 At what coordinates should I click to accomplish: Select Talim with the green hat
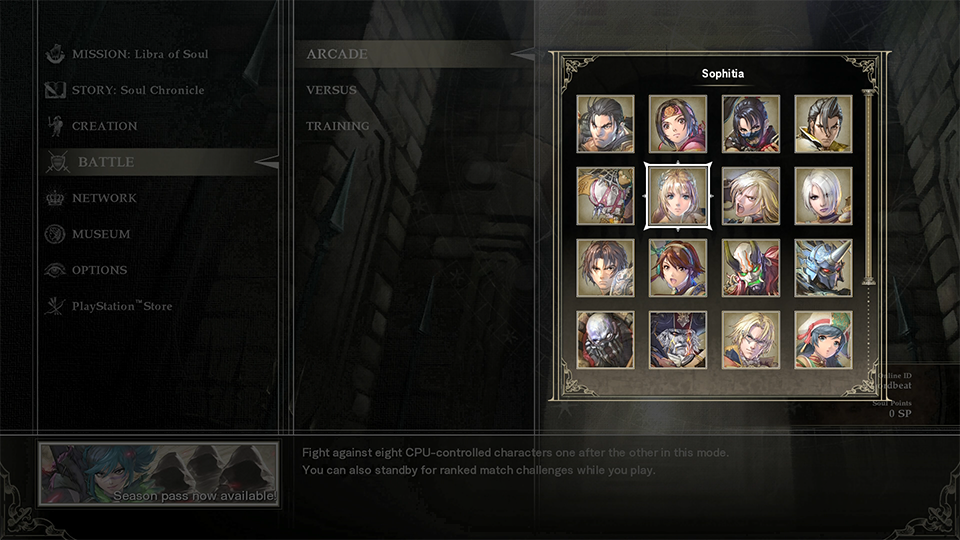click(824, 340)
